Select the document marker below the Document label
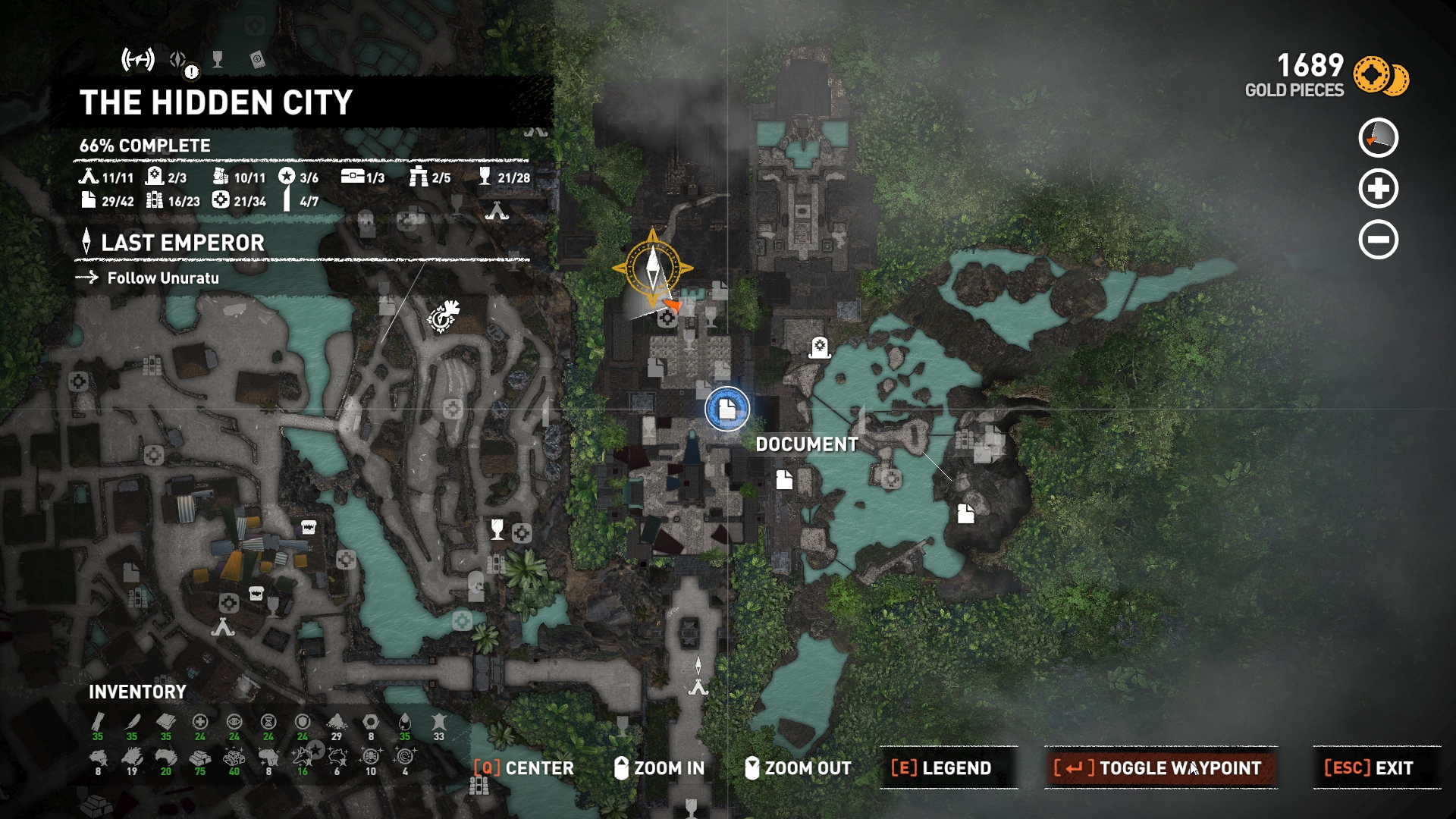The width and height of the screenshot is (1456, 819). point(784,479)
